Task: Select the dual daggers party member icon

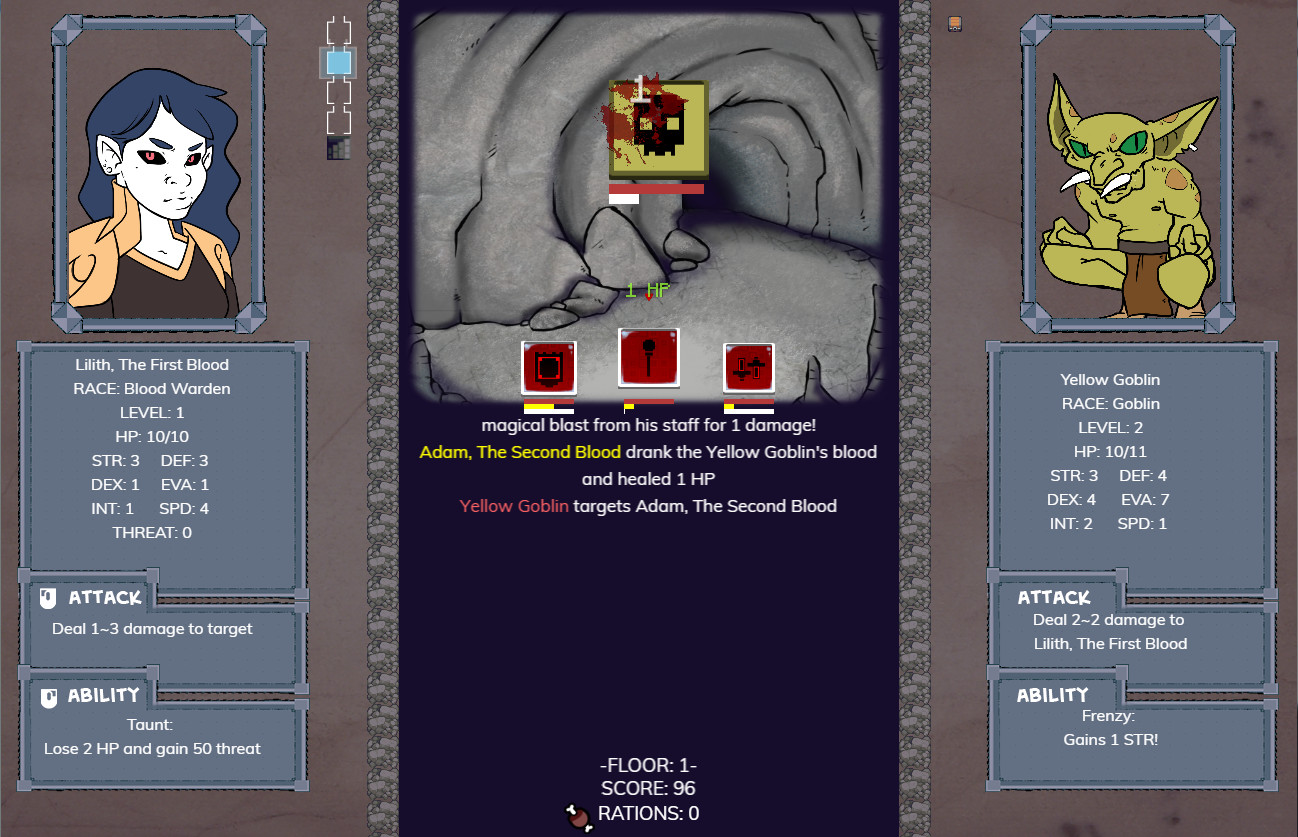Action: pos(748,368)
